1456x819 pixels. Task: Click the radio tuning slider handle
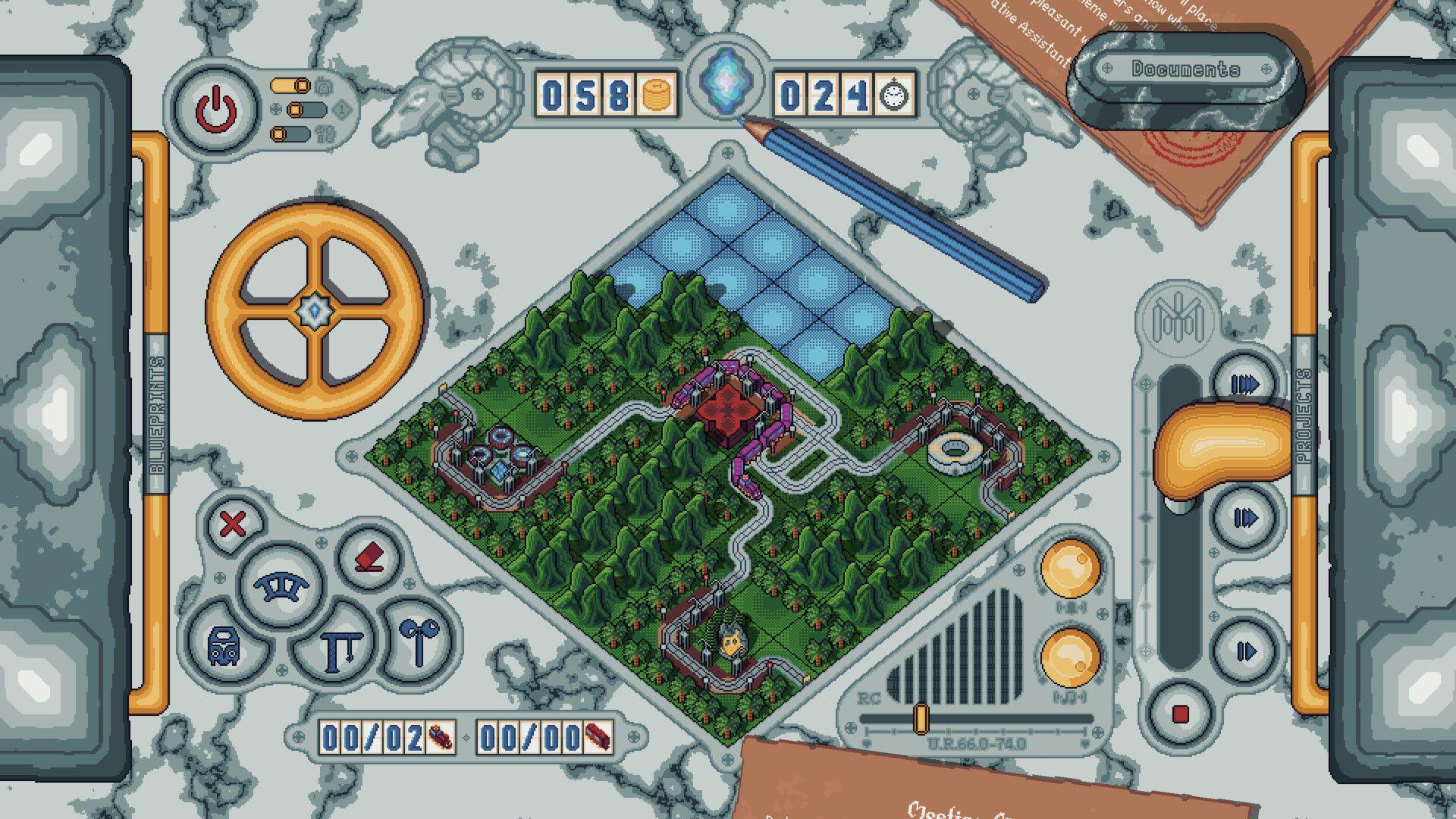pyautogui.click(x=921, y=717)
